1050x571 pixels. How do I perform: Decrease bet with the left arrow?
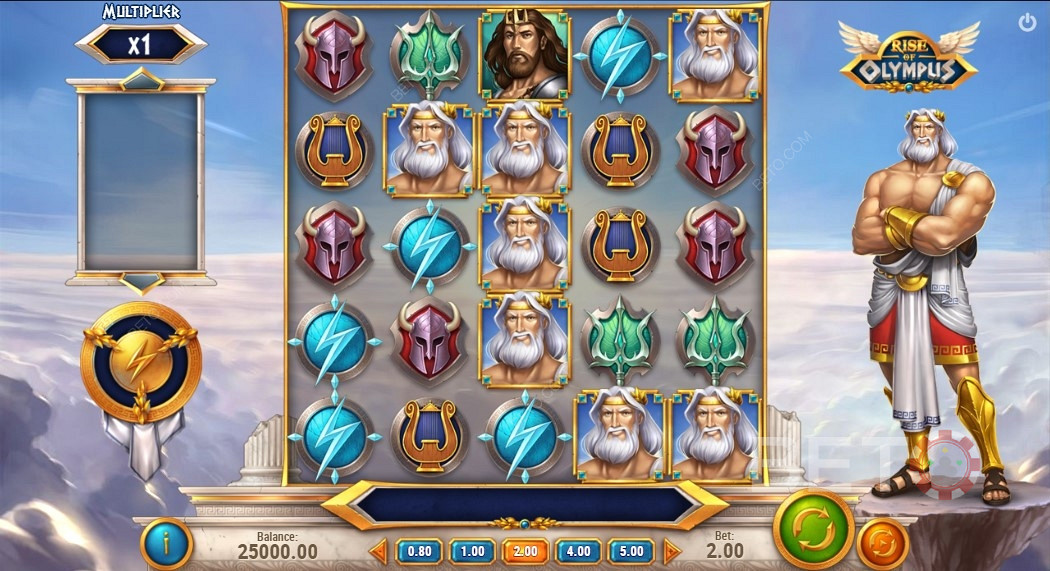tap(379, 551)
